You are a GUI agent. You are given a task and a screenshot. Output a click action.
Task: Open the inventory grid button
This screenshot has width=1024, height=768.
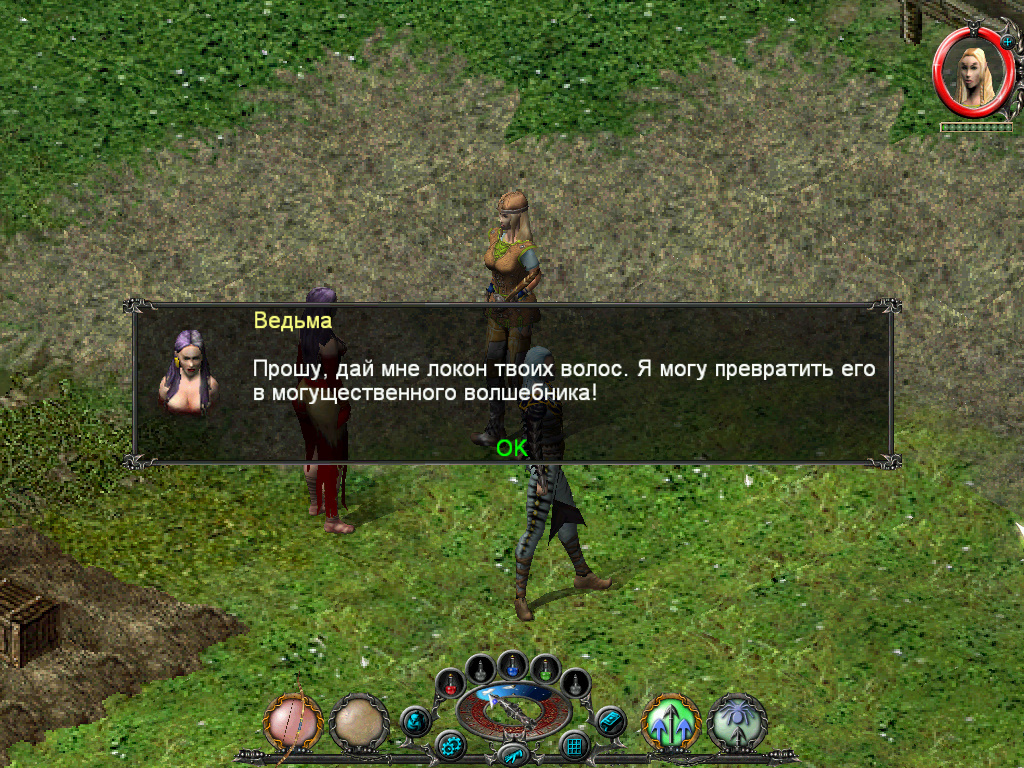coord(574,745)
